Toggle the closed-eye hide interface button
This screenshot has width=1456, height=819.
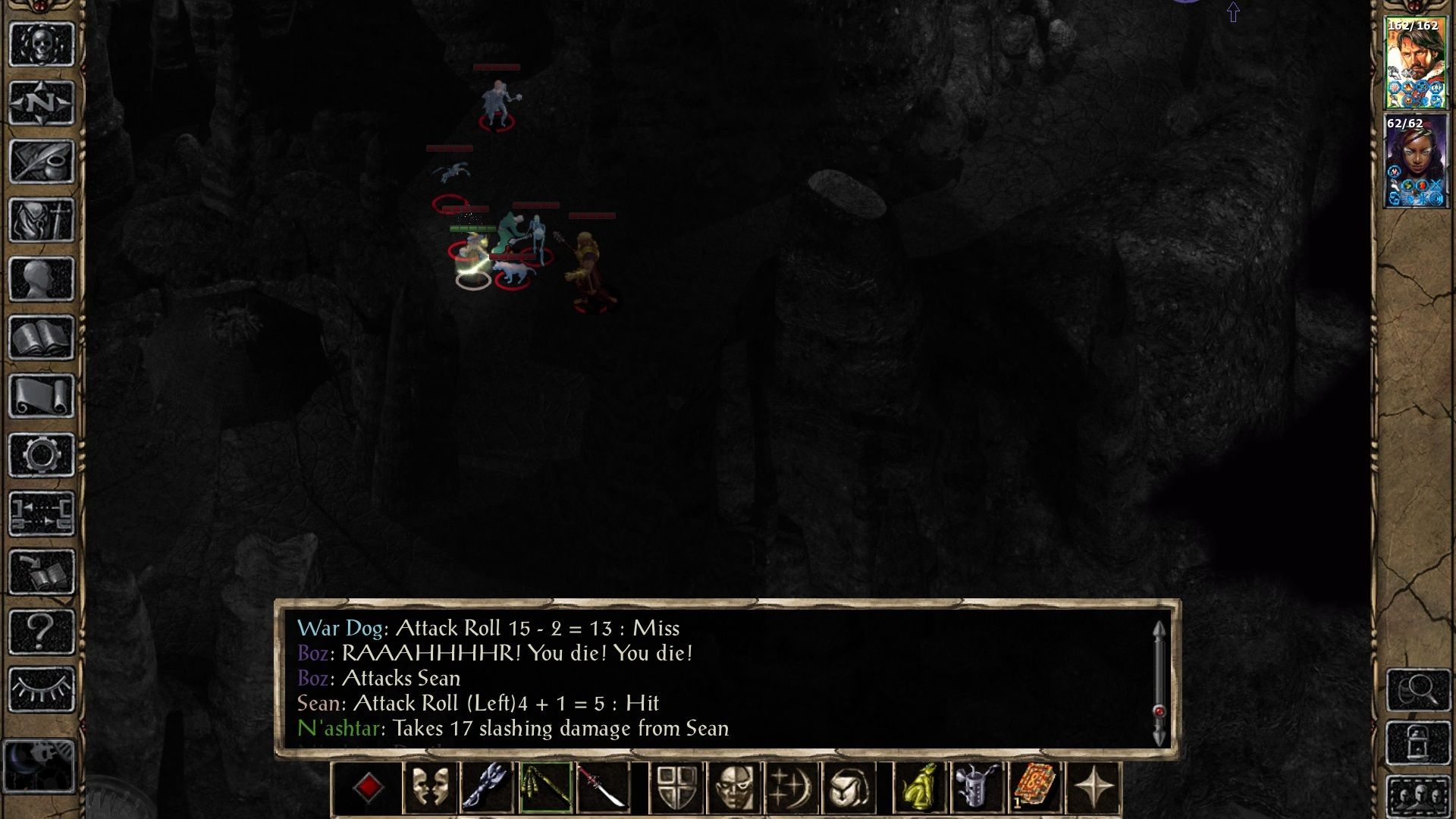42,689
